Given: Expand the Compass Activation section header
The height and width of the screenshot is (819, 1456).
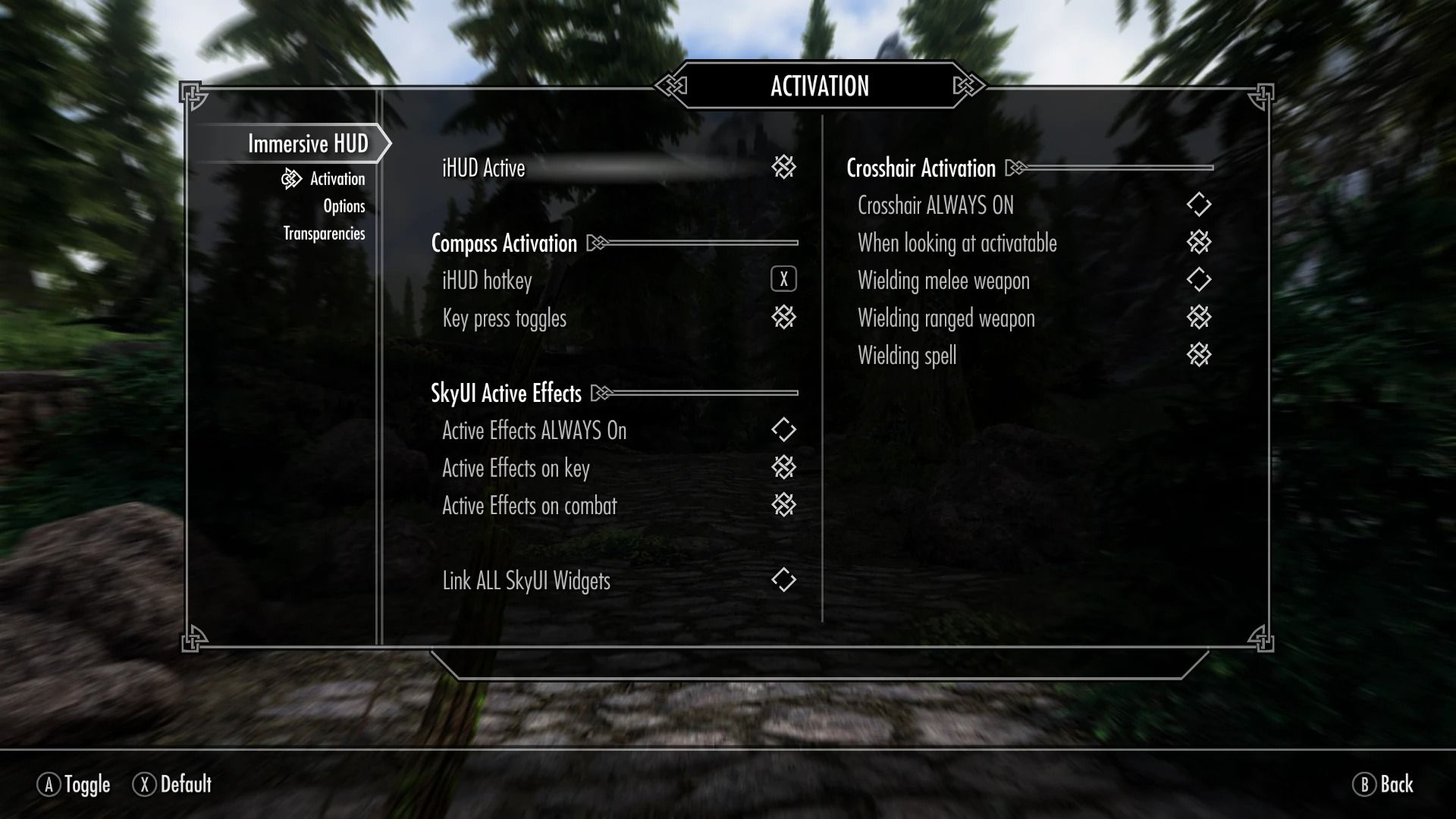Looking at the screenshot, I should point(503,243).
